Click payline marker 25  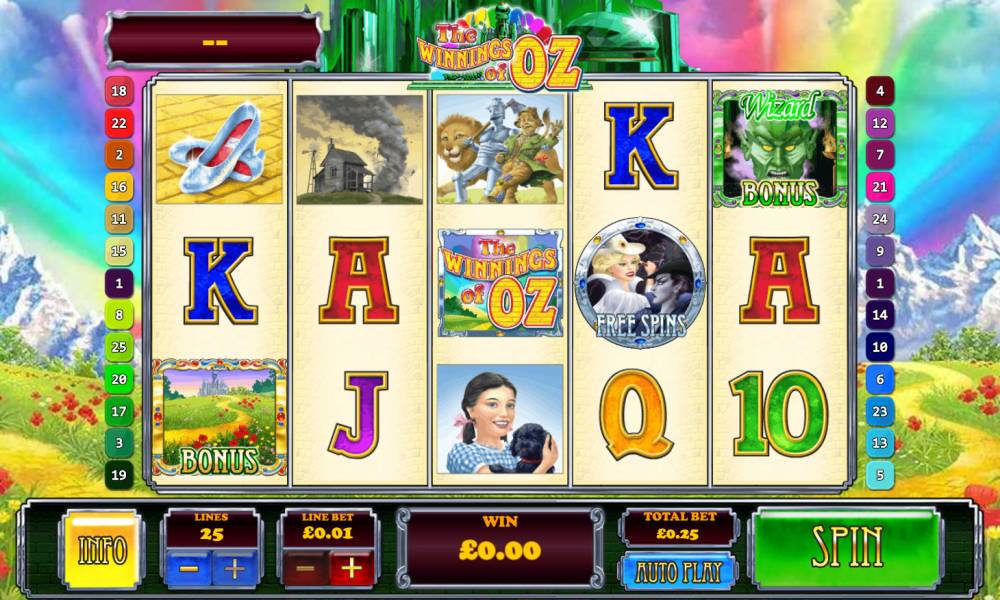pos(119,347)
